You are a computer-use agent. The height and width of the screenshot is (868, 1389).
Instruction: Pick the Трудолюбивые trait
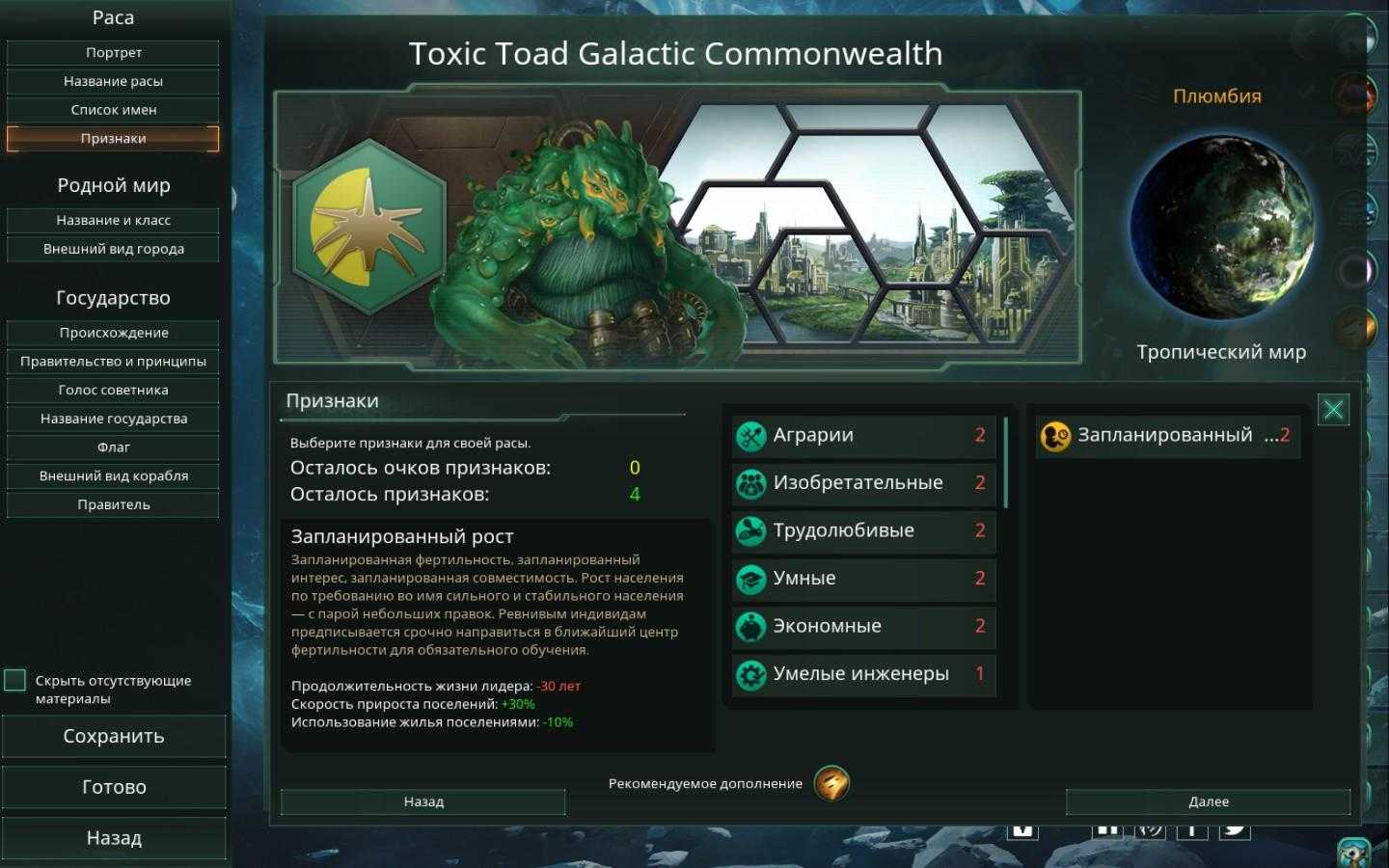click(863, 531)
